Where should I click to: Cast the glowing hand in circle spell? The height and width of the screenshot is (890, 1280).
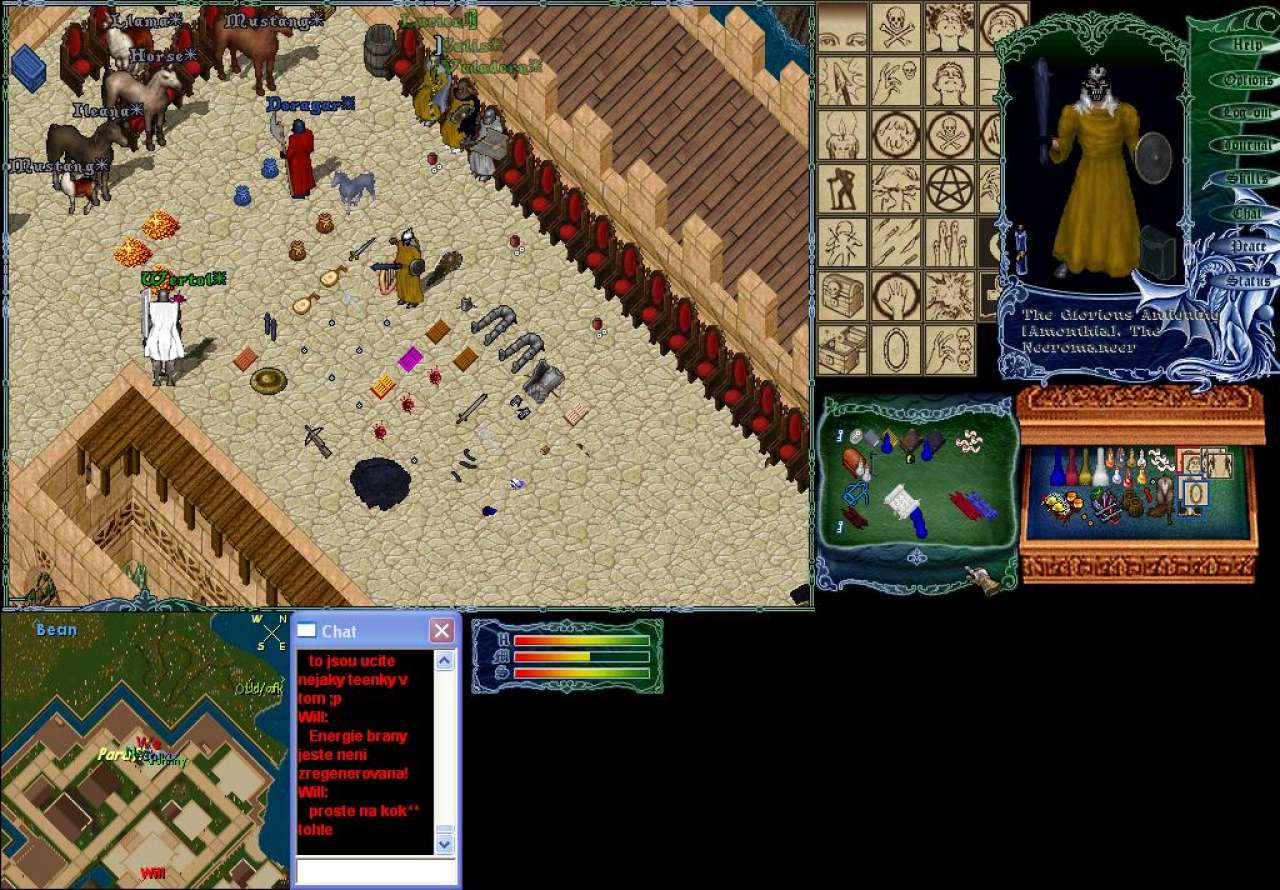[896, 295]
